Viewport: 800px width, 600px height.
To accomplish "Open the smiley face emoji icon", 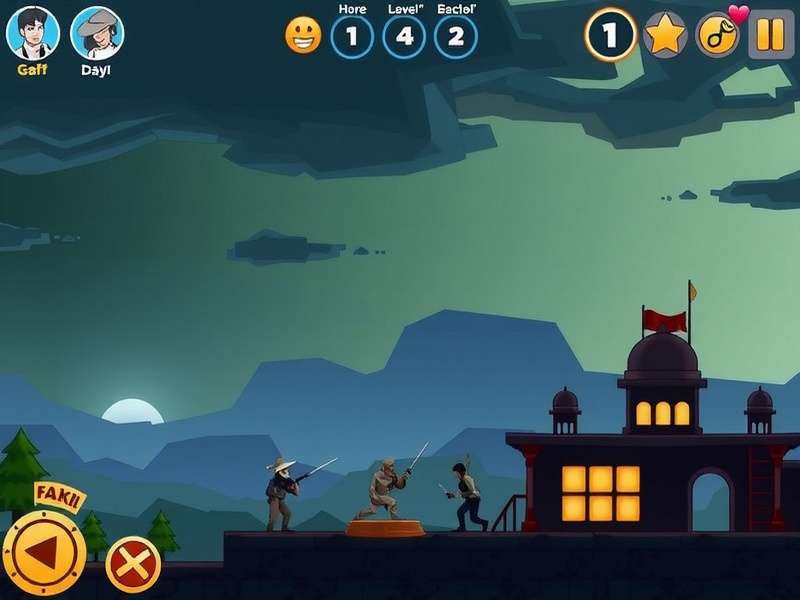I will pos(303,36).
